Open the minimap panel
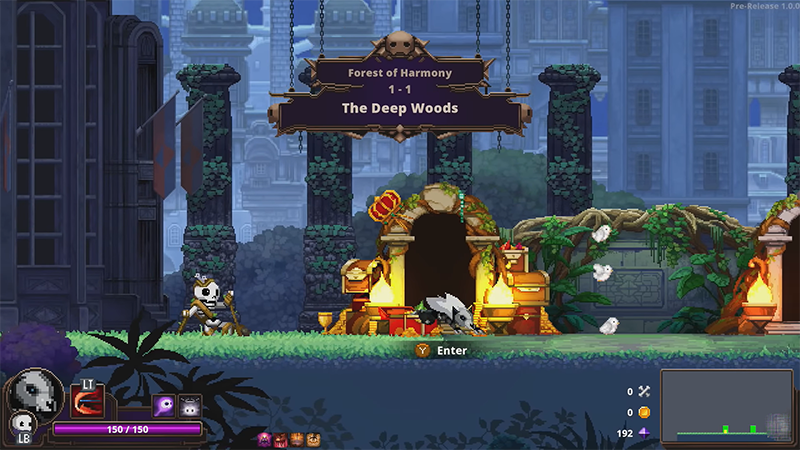This screenshot has height=450, width=800. pos(726,406)
